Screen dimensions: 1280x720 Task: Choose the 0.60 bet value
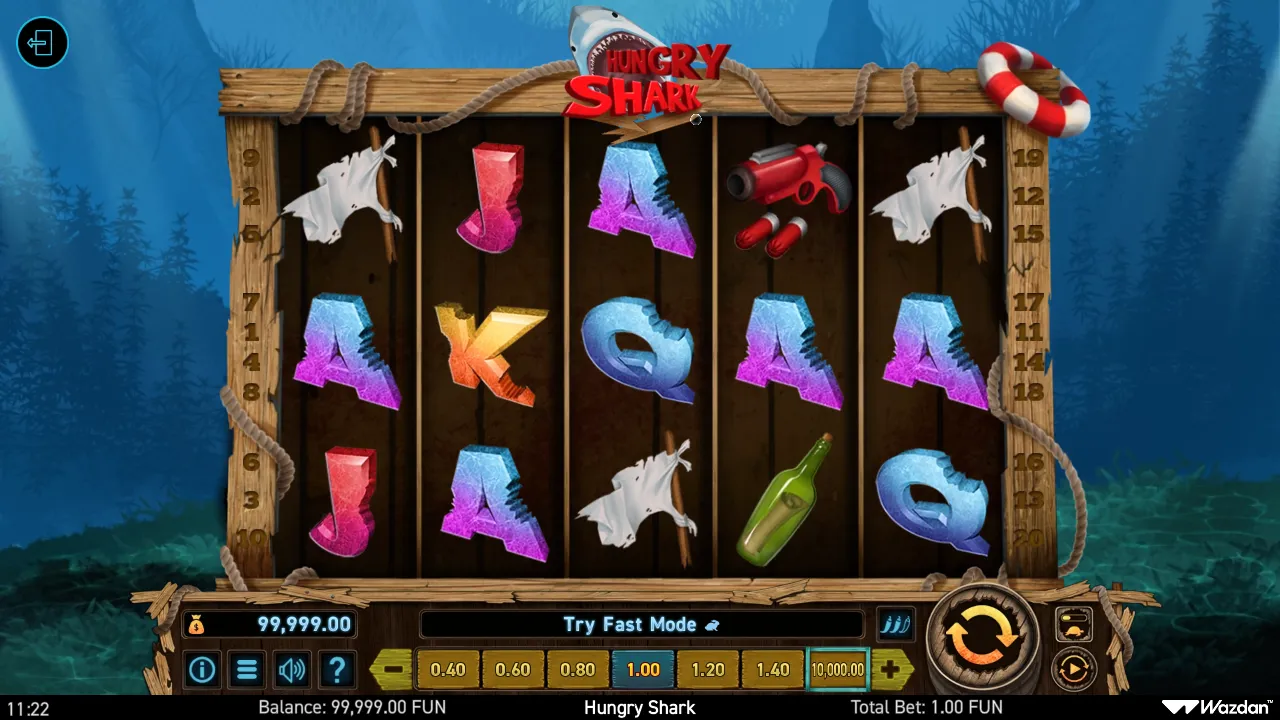513,669
